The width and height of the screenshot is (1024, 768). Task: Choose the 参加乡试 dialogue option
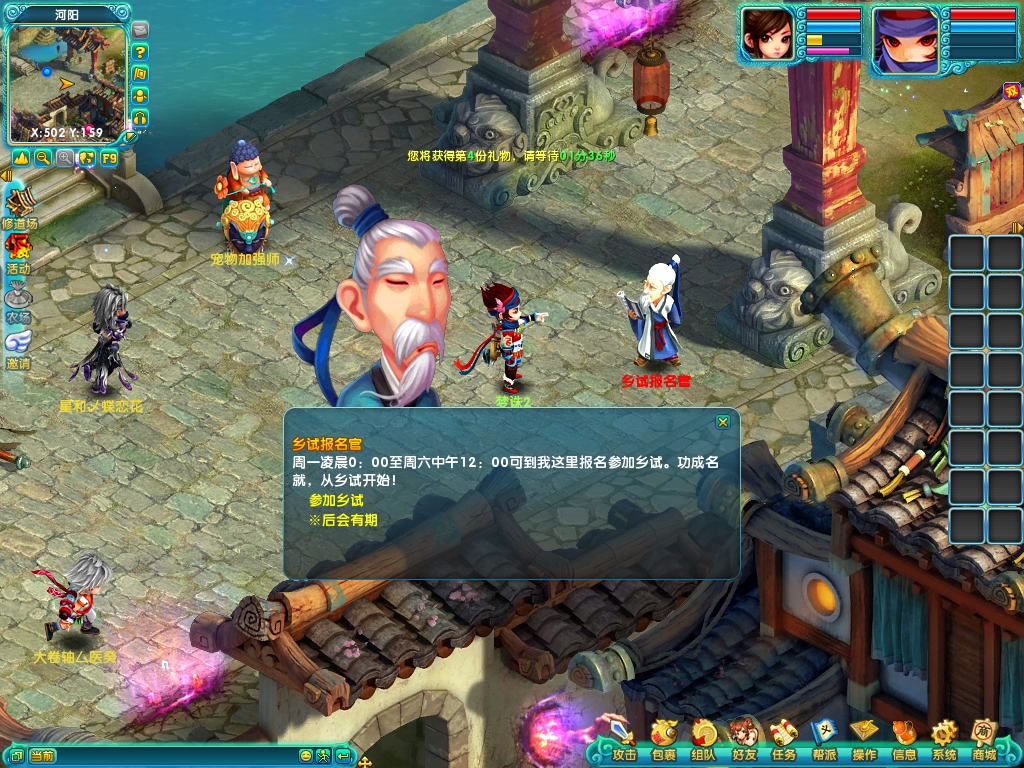click(335, 500)
